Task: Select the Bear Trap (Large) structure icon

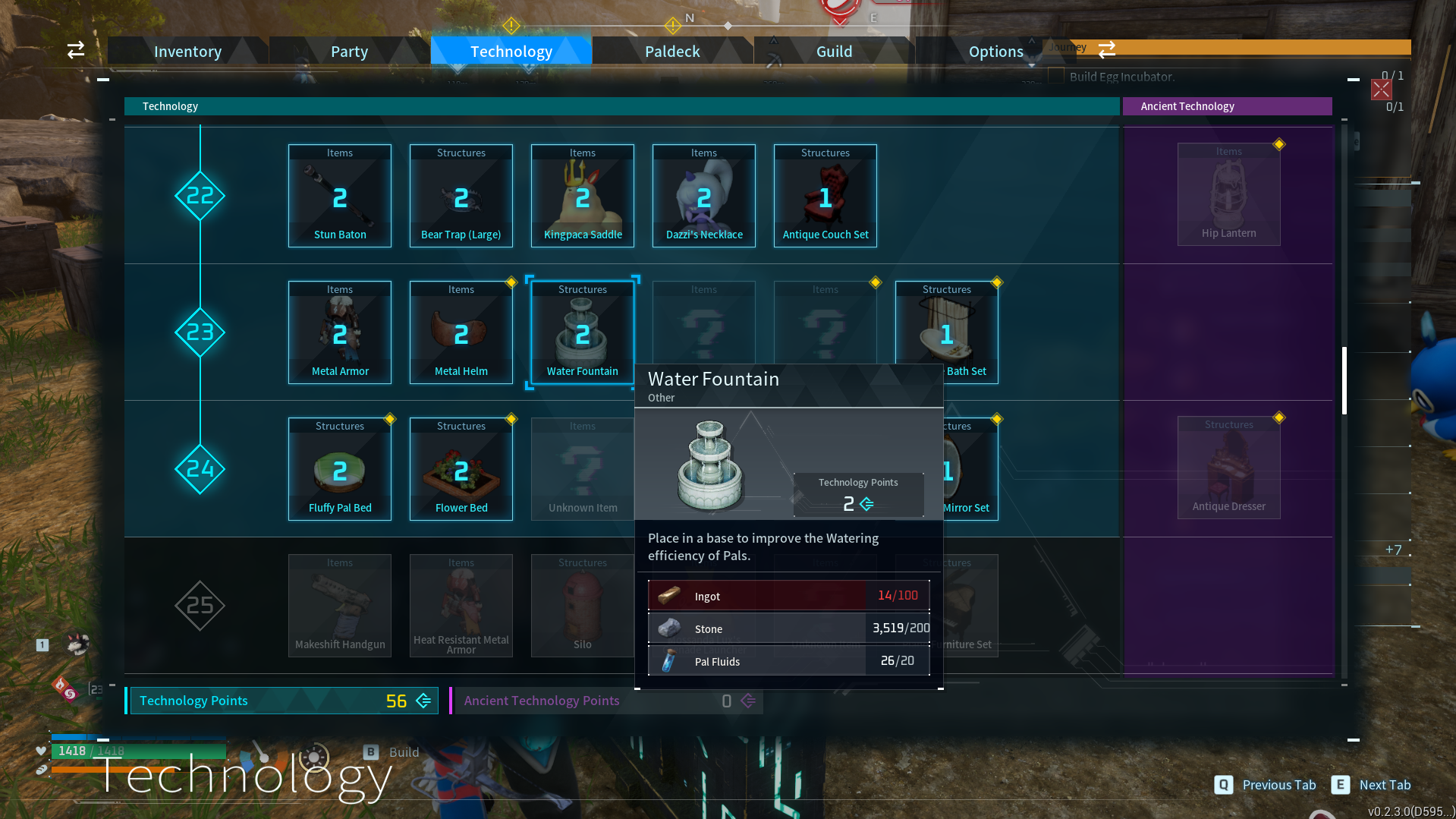Action: click(x=461, y=195)
